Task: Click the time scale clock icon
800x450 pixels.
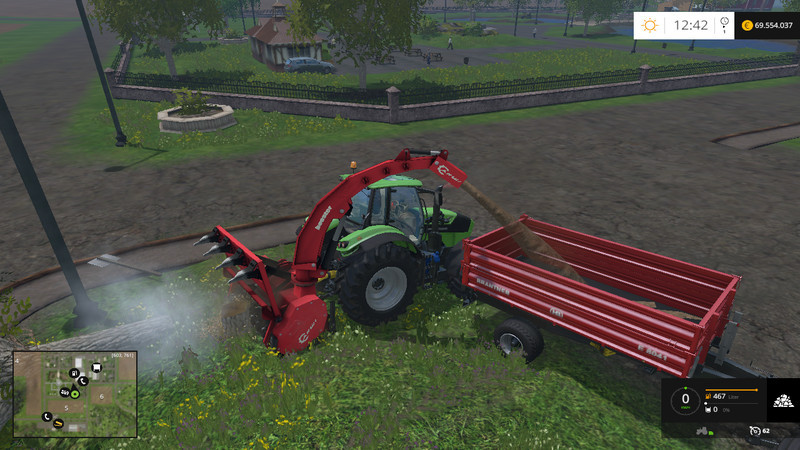Action: point(756,431)
